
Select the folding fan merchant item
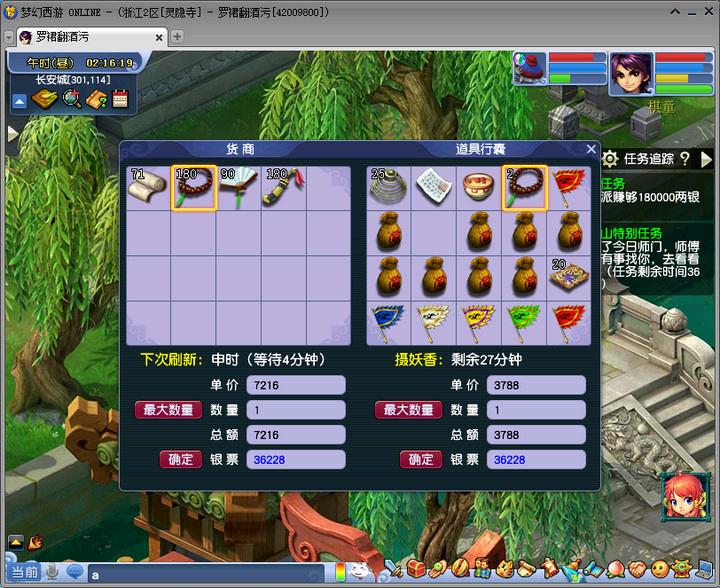(x=239, y=188)
